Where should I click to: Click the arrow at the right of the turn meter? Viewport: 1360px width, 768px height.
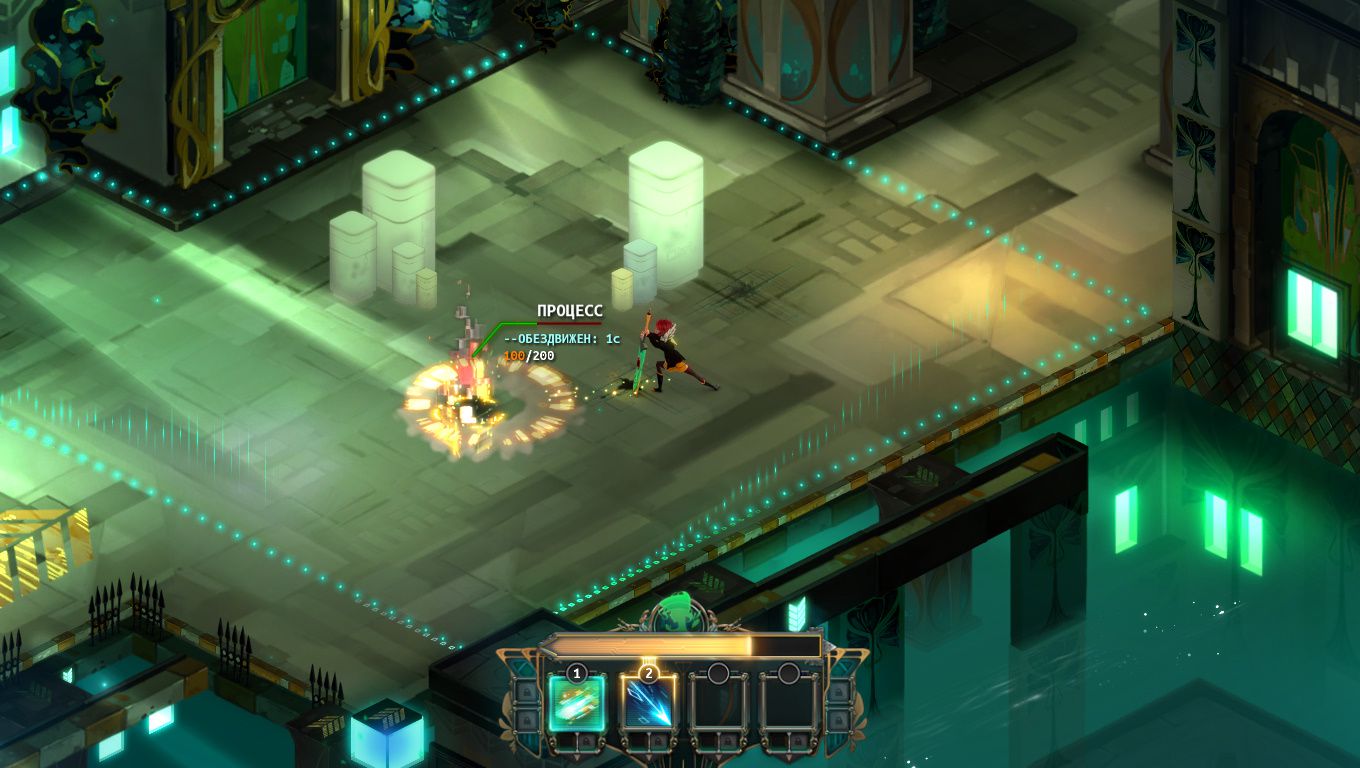point(828,644)
